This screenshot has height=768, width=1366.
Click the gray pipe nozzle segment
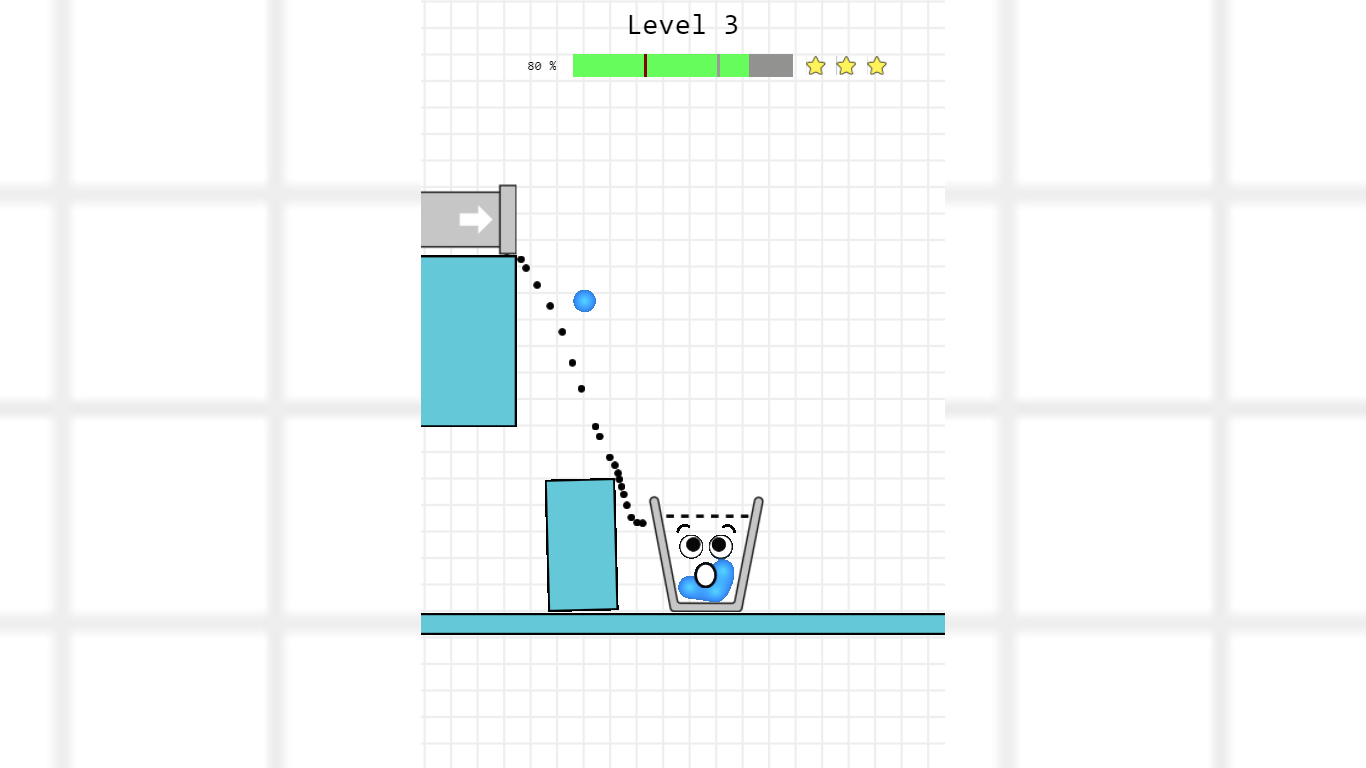point(508,219)
